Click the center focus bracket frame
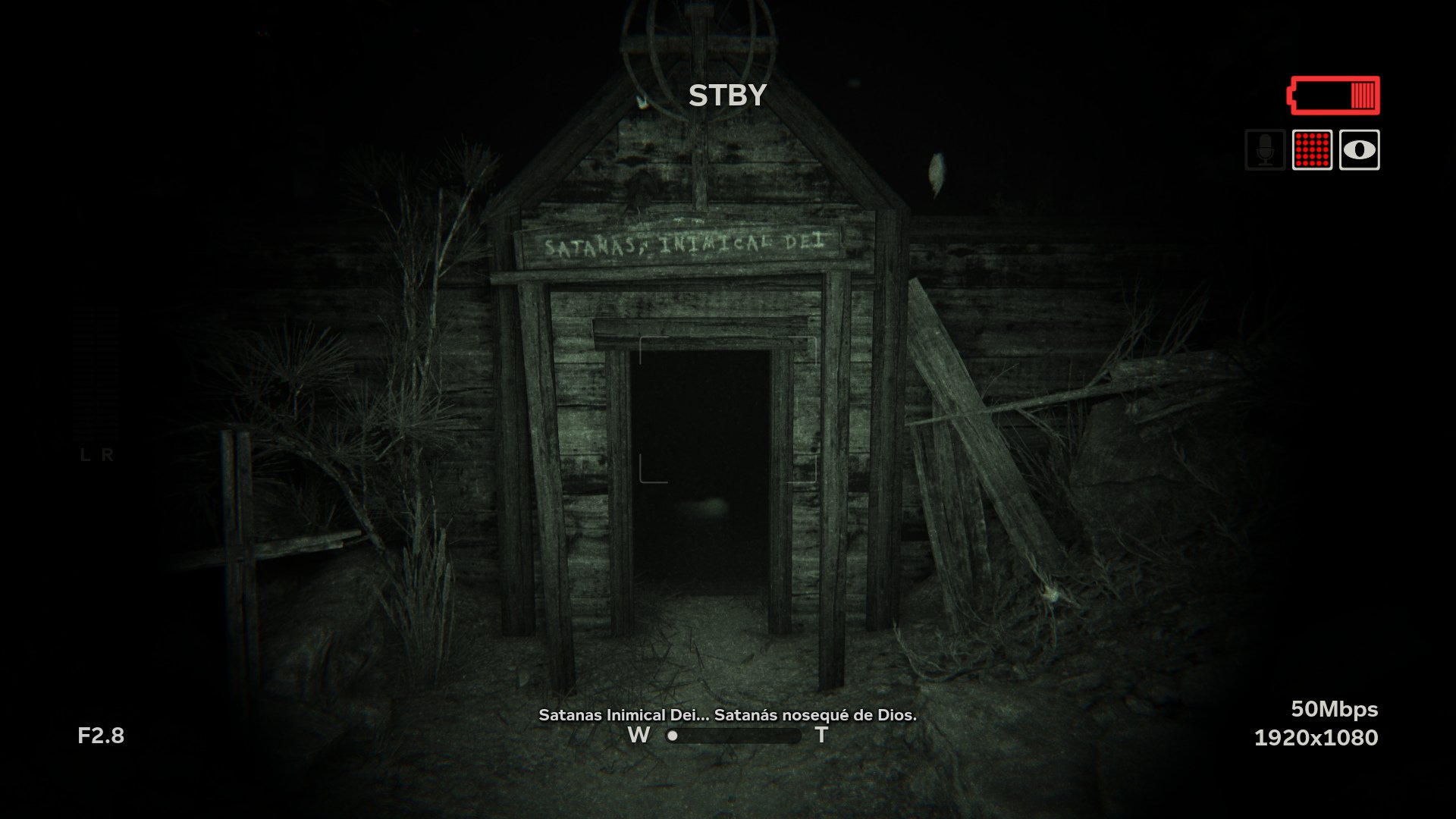Screen dimensions: 1456x819 pos(727,409)
